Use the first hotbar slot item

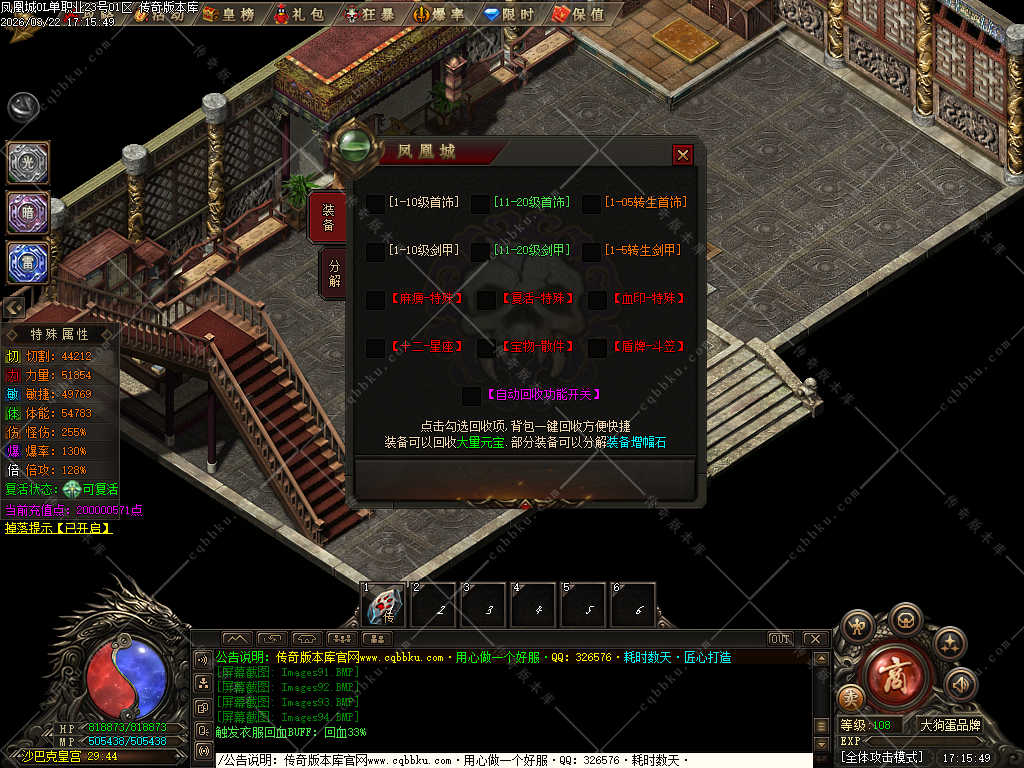tap(384, 605)
